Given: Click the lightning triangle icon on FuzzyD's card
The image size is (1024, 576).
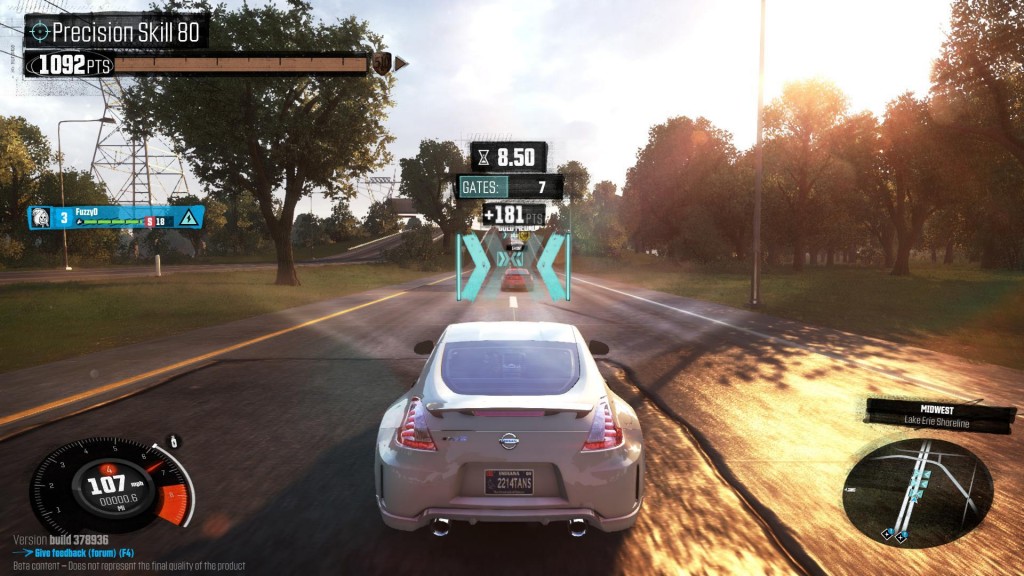Looking at the screenshot, I should click(187, 217).
